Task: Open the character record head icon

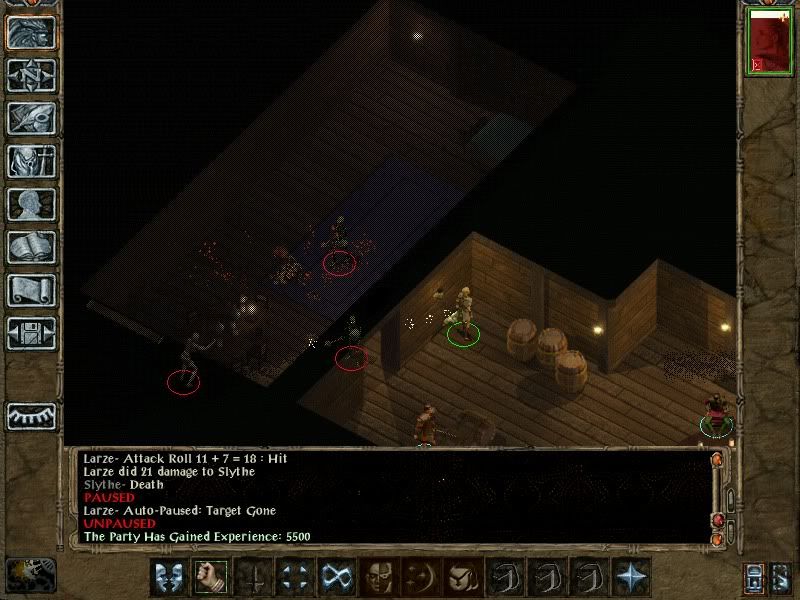Action: tap(31, 204)
